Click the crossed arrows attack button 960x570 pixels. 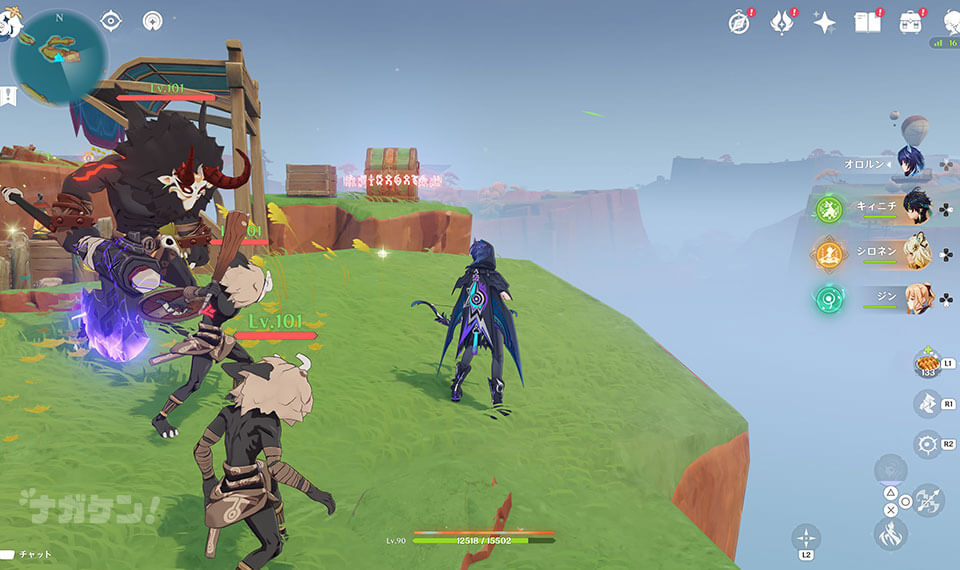coord(929,500)
